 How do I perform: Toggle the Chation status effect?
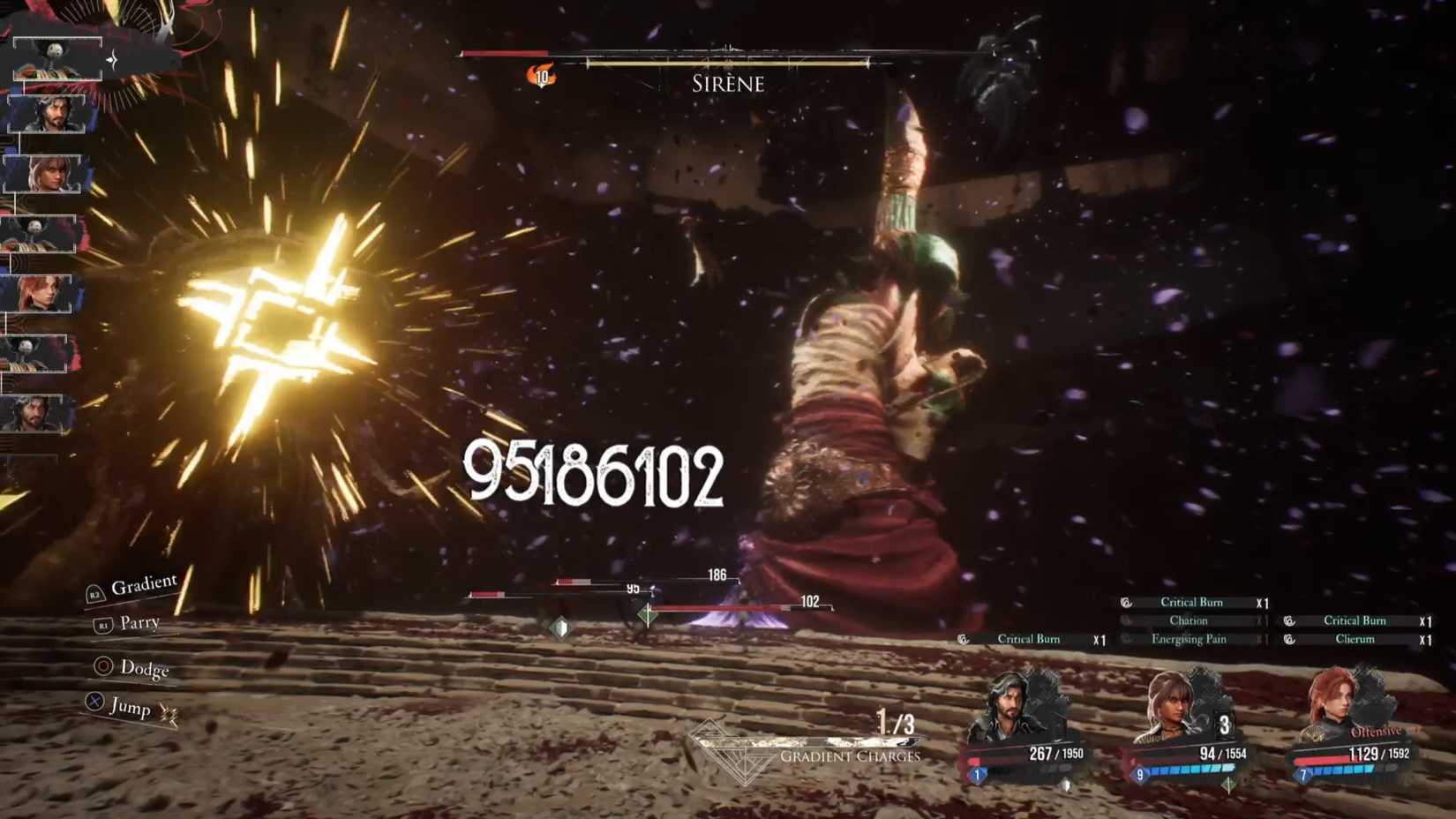click(1191, 620)
